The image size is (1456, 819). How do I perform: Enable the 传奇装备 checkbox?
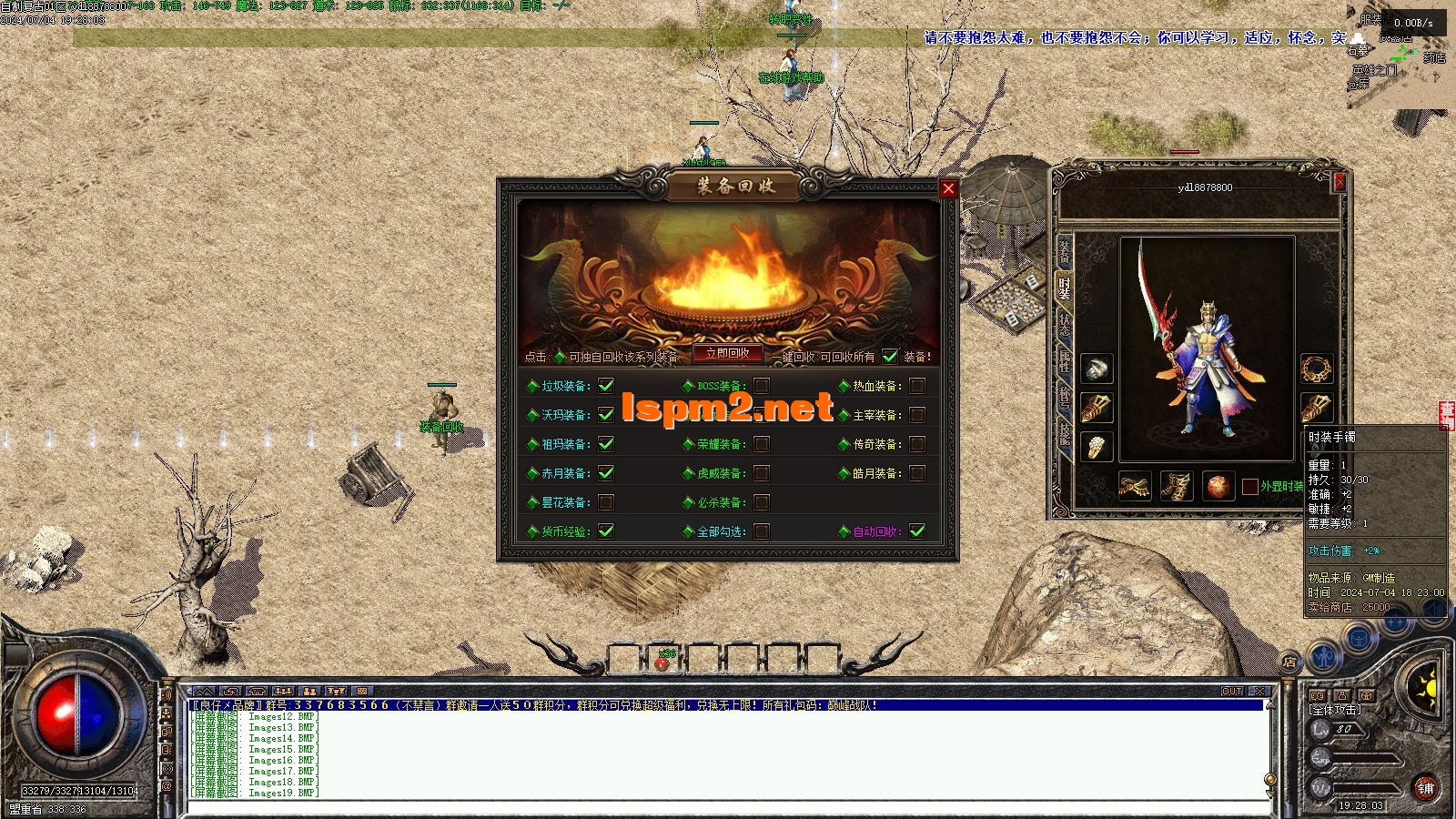(917, 444)
